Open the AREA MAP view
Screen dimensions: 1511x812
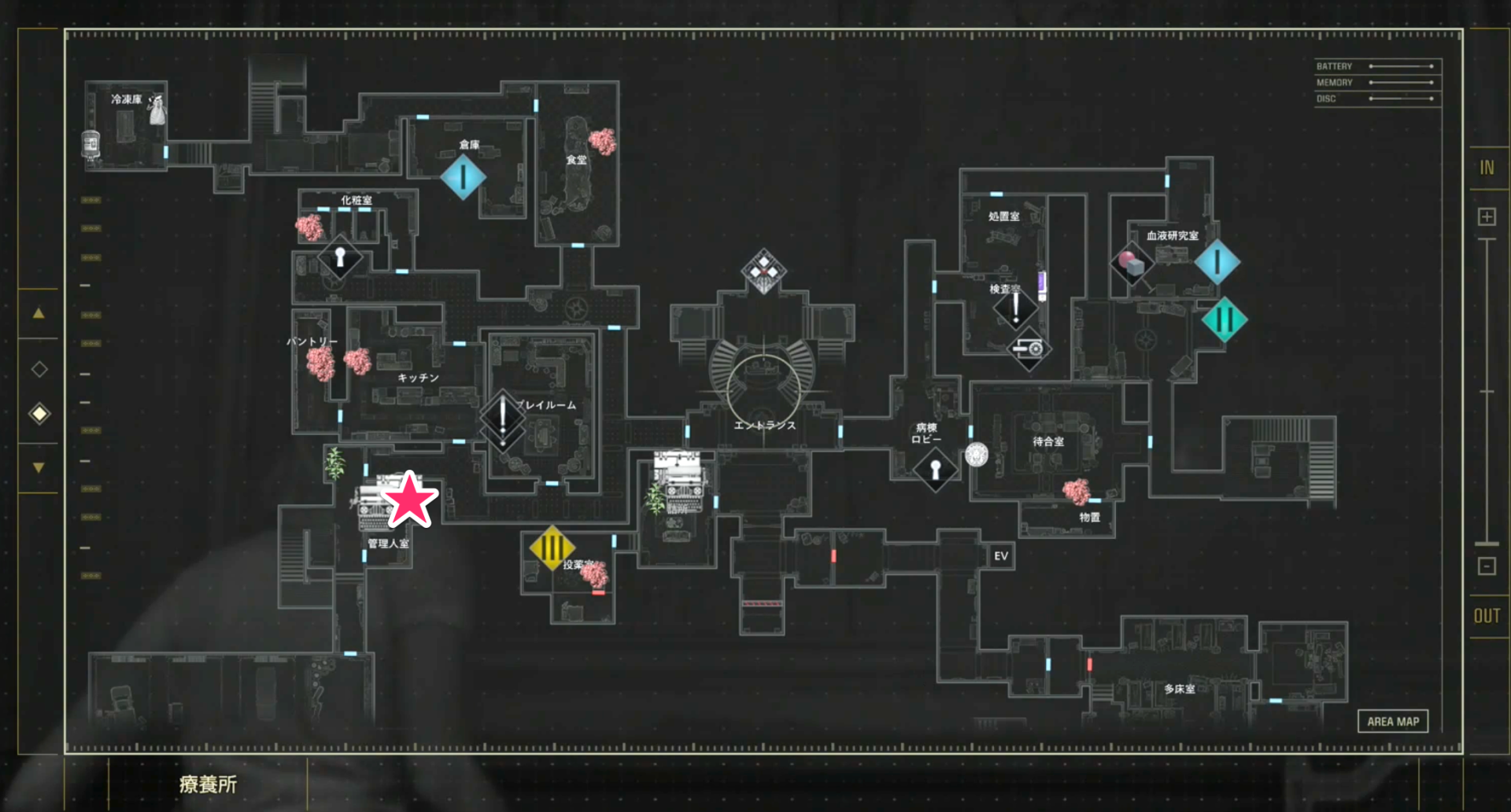[x=1392, y=722]
